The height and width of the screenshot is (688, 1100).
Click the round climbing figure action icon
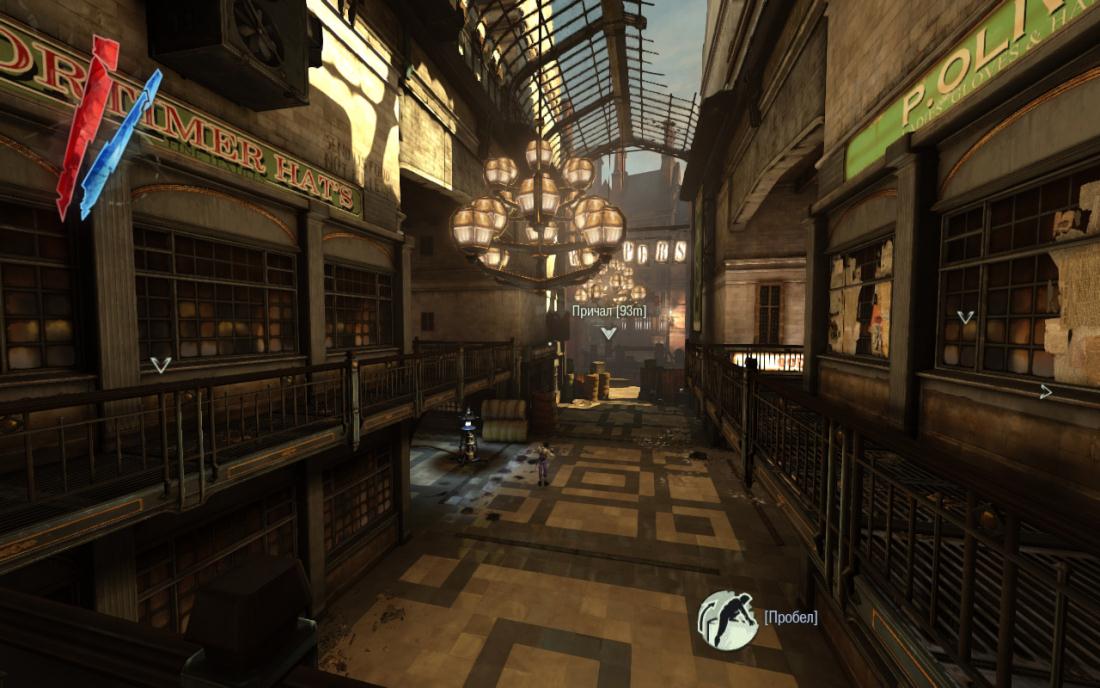click(727, 619)
